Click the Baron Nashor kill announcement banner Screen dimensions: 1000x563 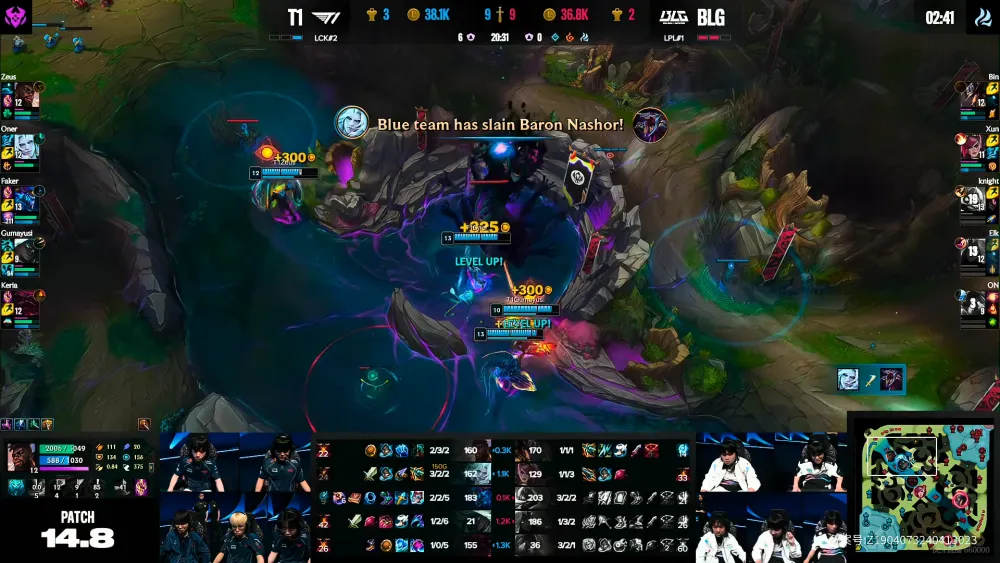tap(500, 124)
